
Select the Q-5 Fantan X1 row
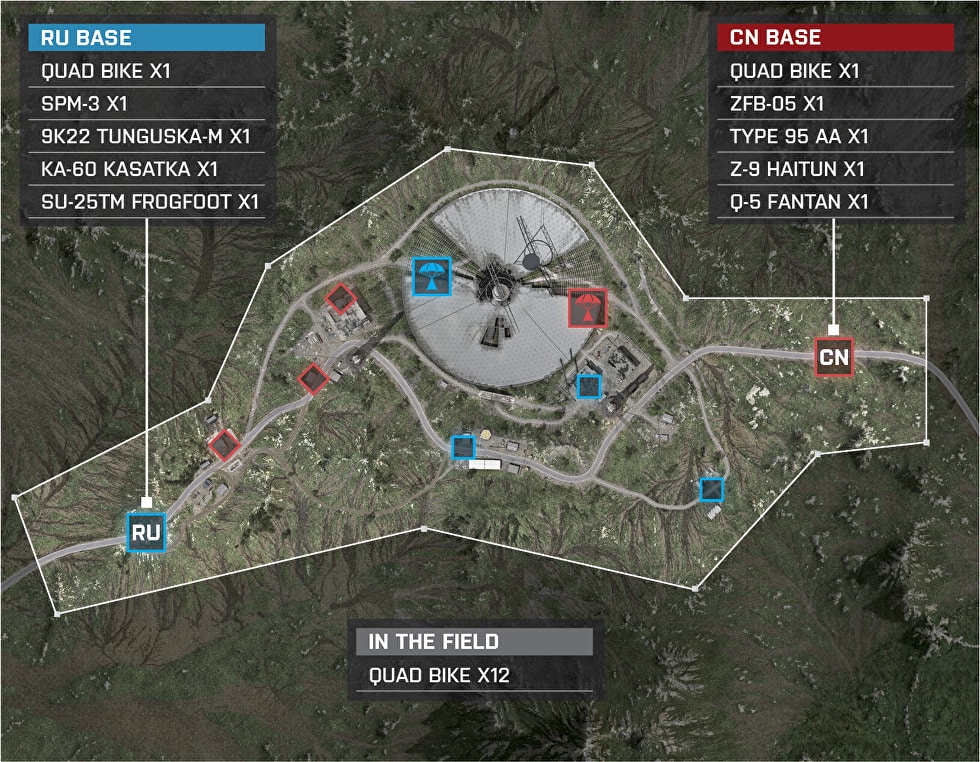pos(835,202)
